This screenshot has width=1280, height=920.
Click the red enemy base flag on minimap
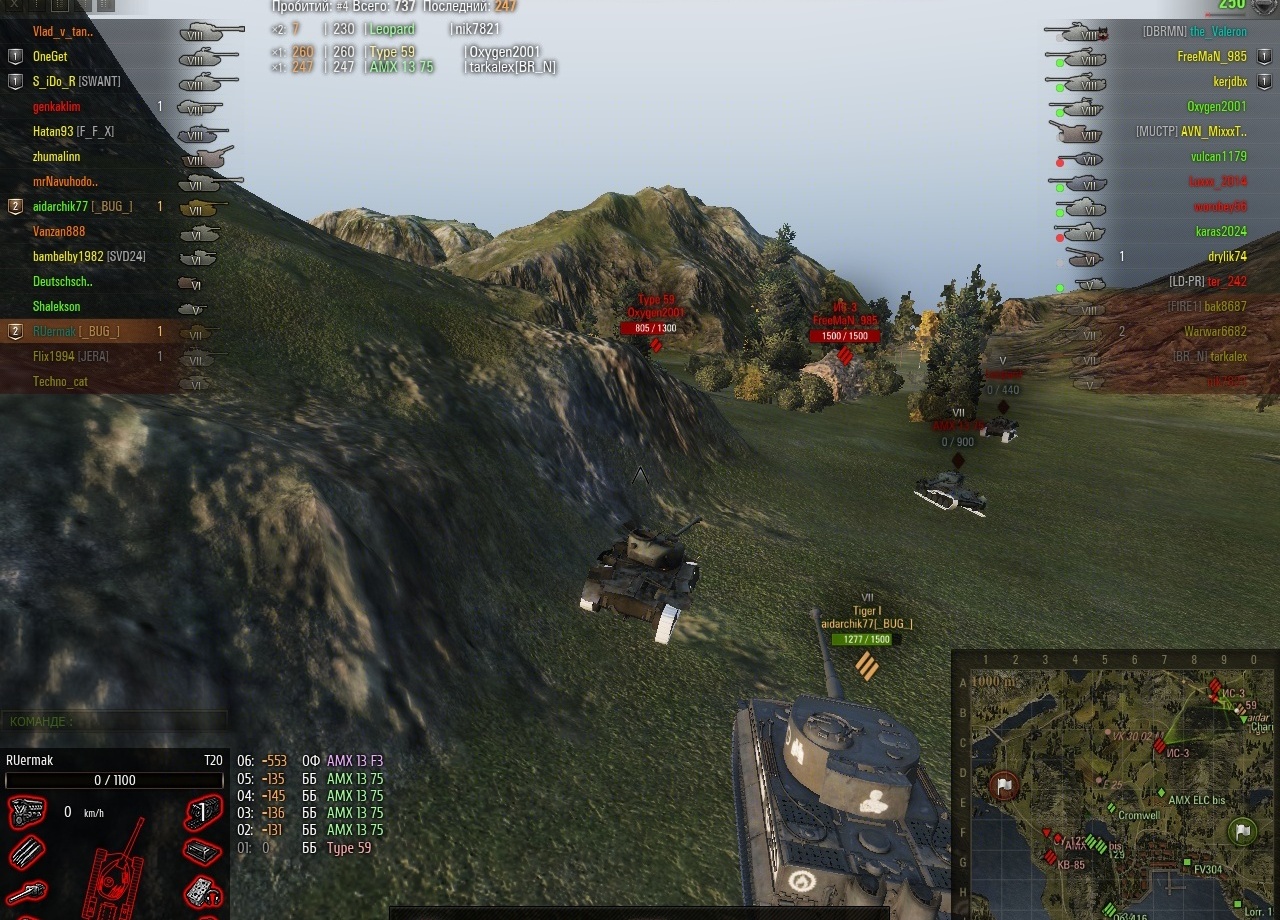[1004, 786]
